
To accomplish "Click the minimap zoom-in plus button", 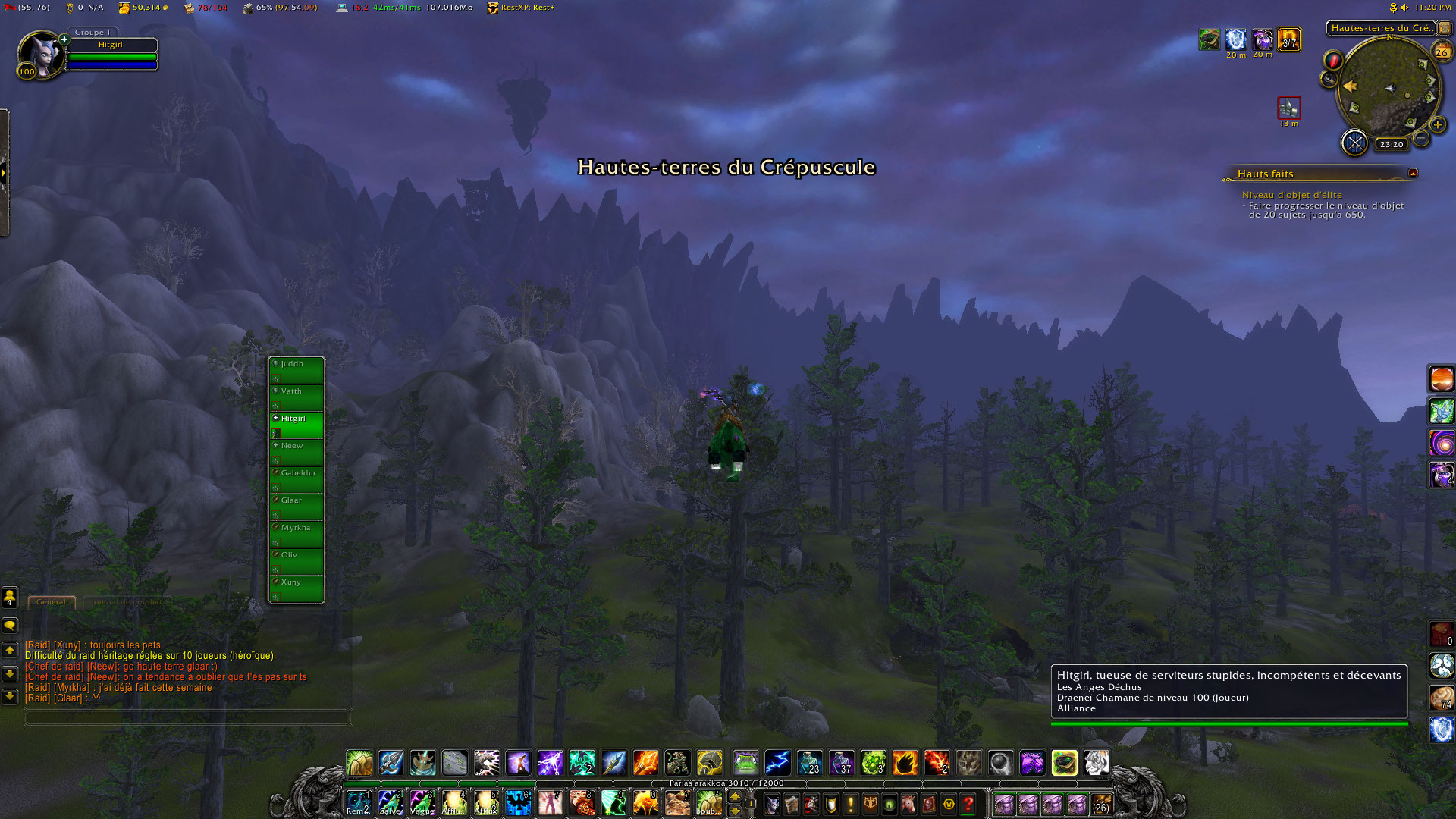I will click(1437, 124).
